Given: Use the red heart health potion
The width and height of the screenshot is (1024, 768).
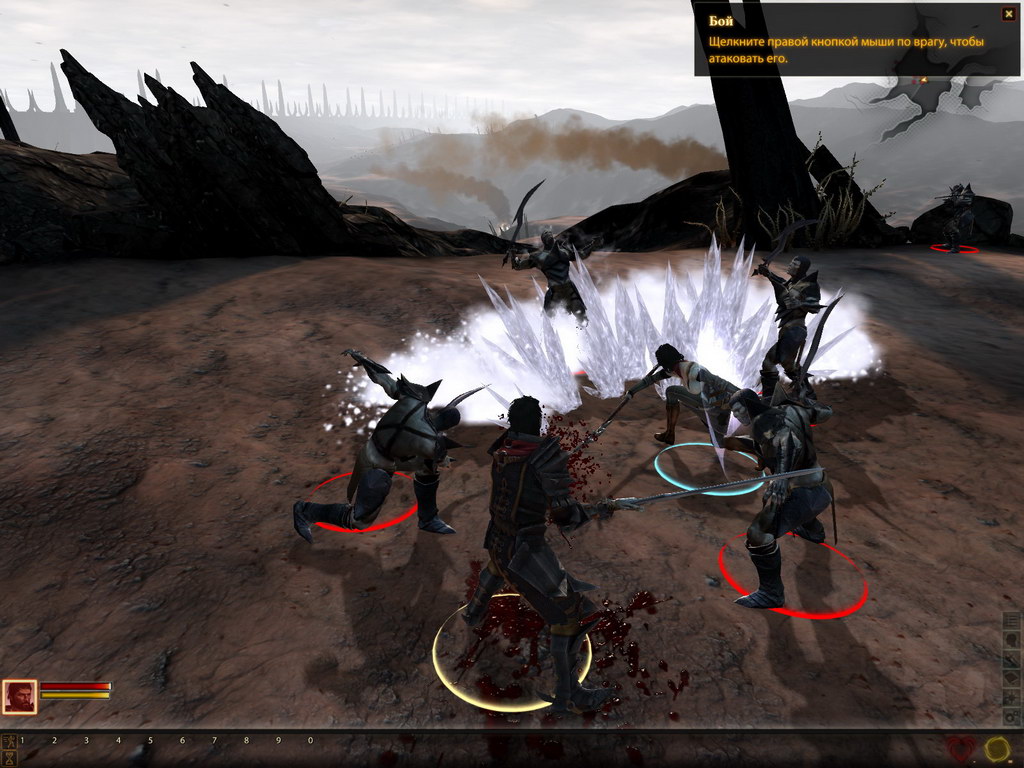Looking at the screenshot, I should [x=961, y=750].
